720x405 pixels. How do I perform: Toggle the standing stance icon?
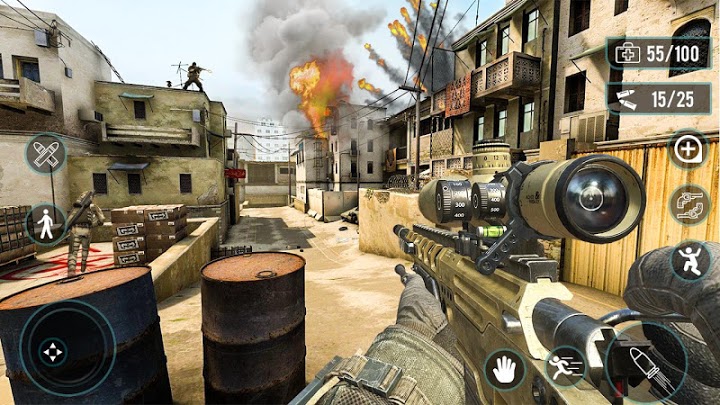(x=46, y=224)
